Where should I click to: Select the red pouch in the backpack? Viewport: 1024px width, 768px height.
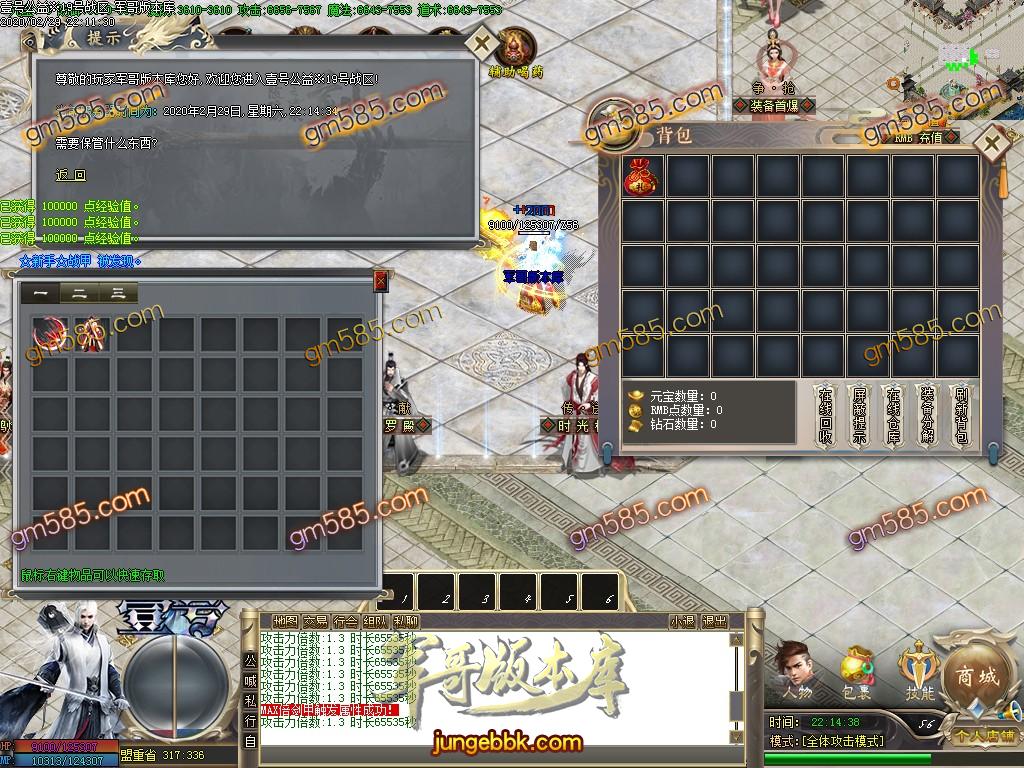642,176
